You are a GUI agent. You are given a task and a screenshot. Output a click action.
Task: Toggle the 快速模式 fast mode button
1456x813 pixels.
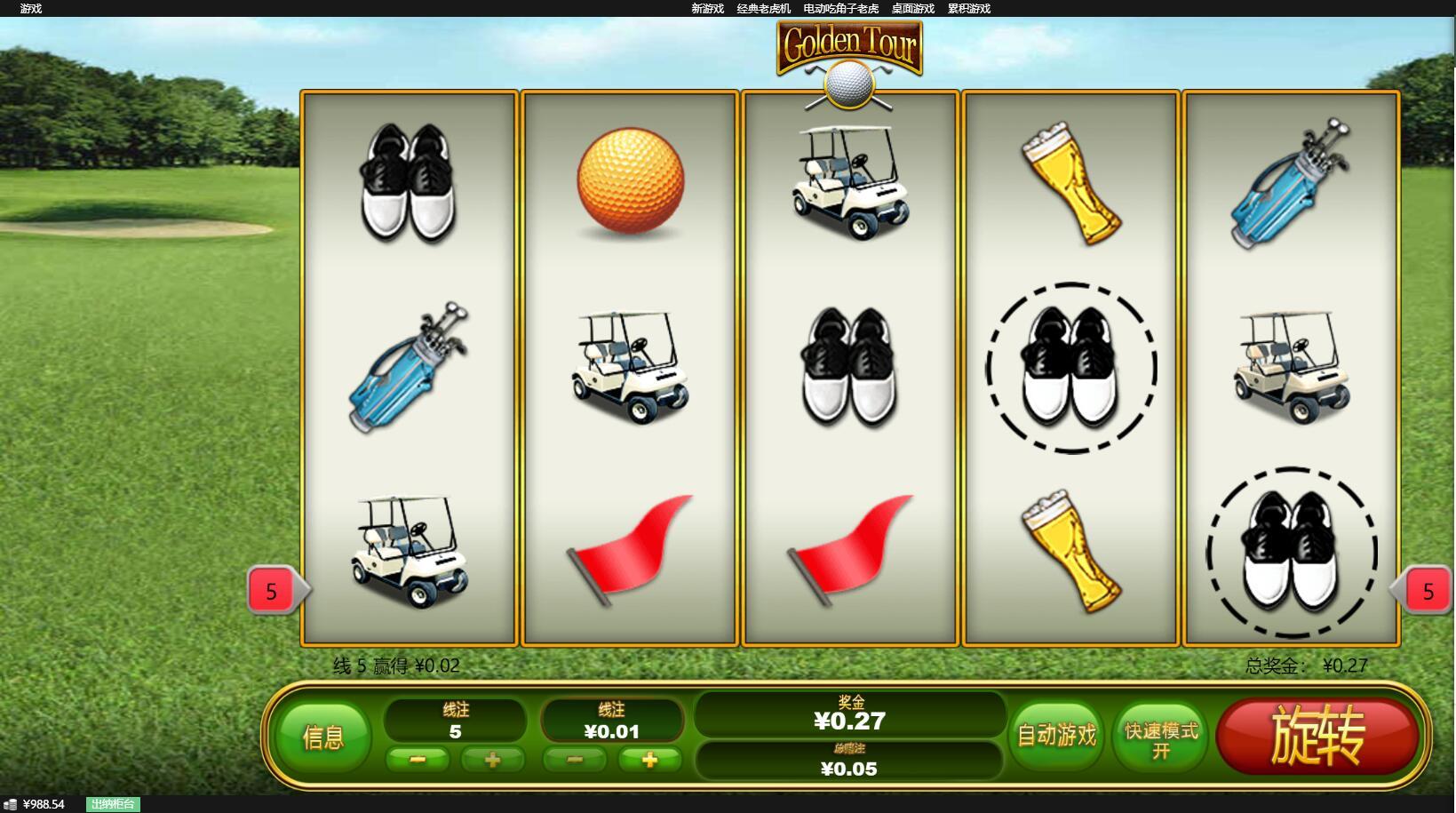pyautogui.click(x=1161, y=738)
